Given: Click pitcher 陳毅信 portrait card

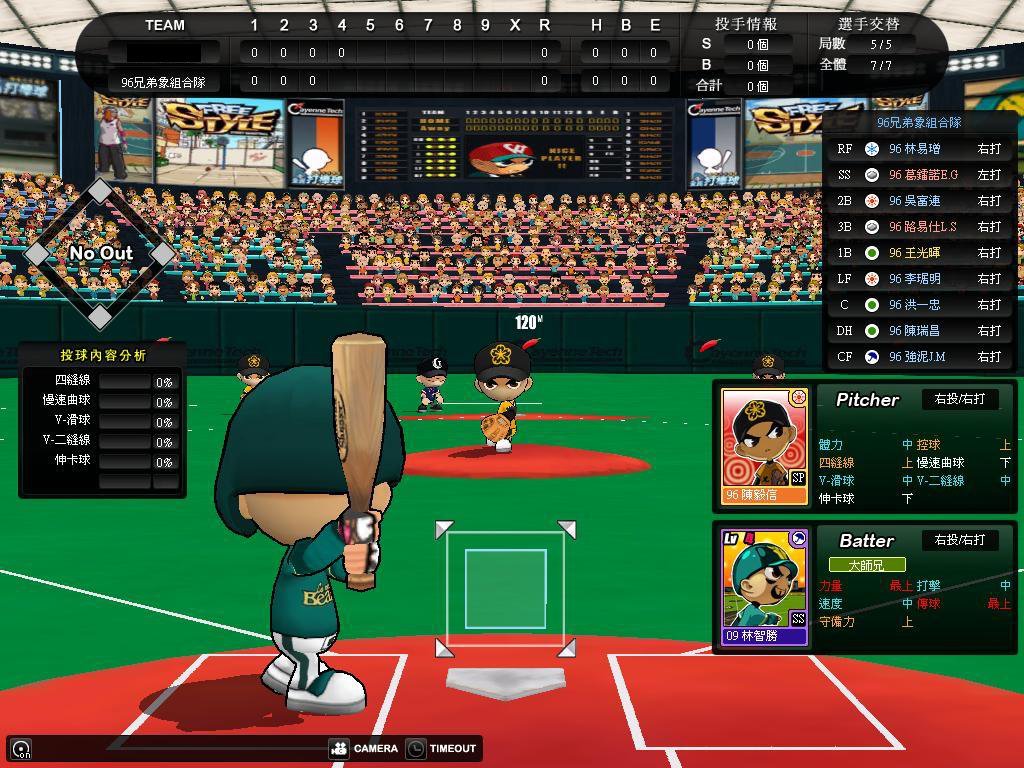Looking at the screenshot, I should pos(764,446).
